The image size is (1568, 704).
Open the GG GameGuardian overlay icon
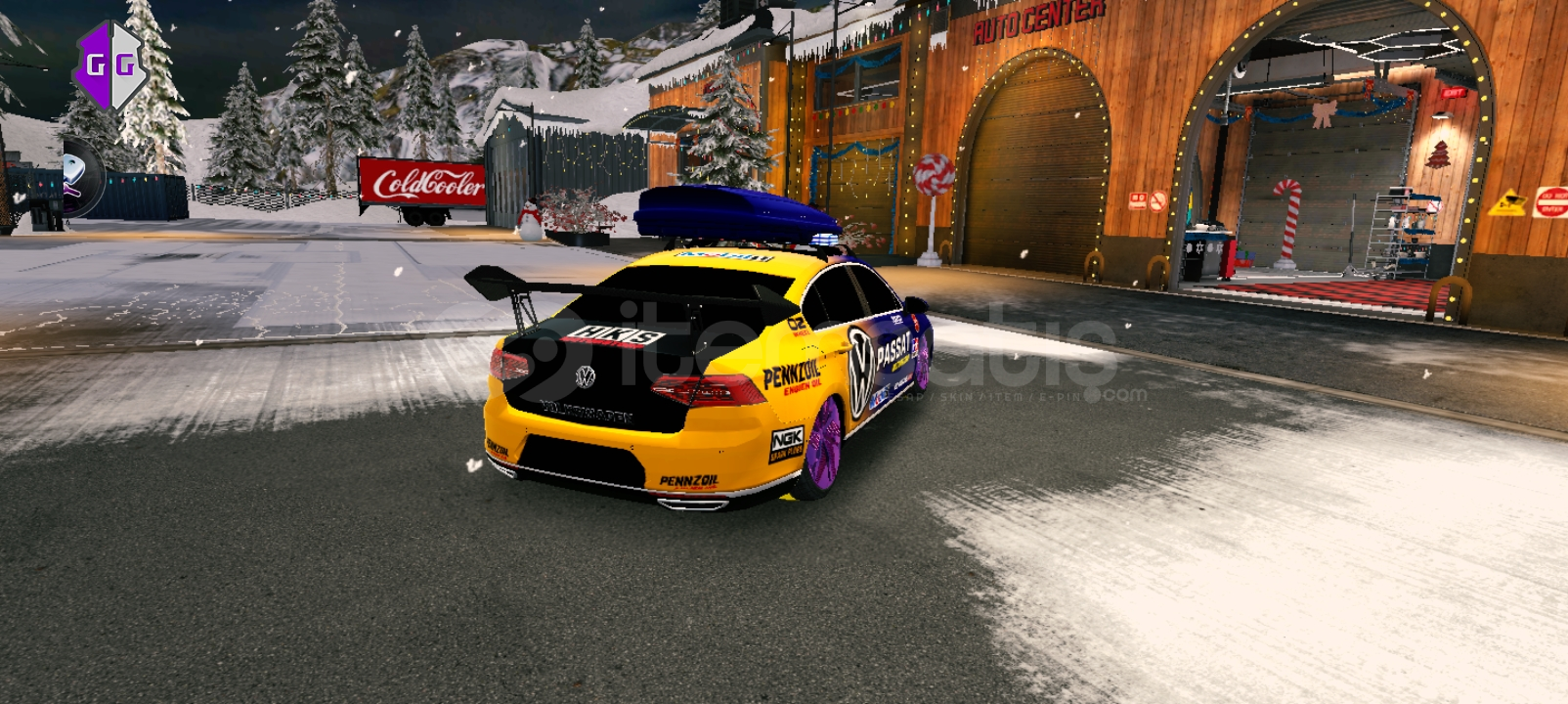(109, 66)
